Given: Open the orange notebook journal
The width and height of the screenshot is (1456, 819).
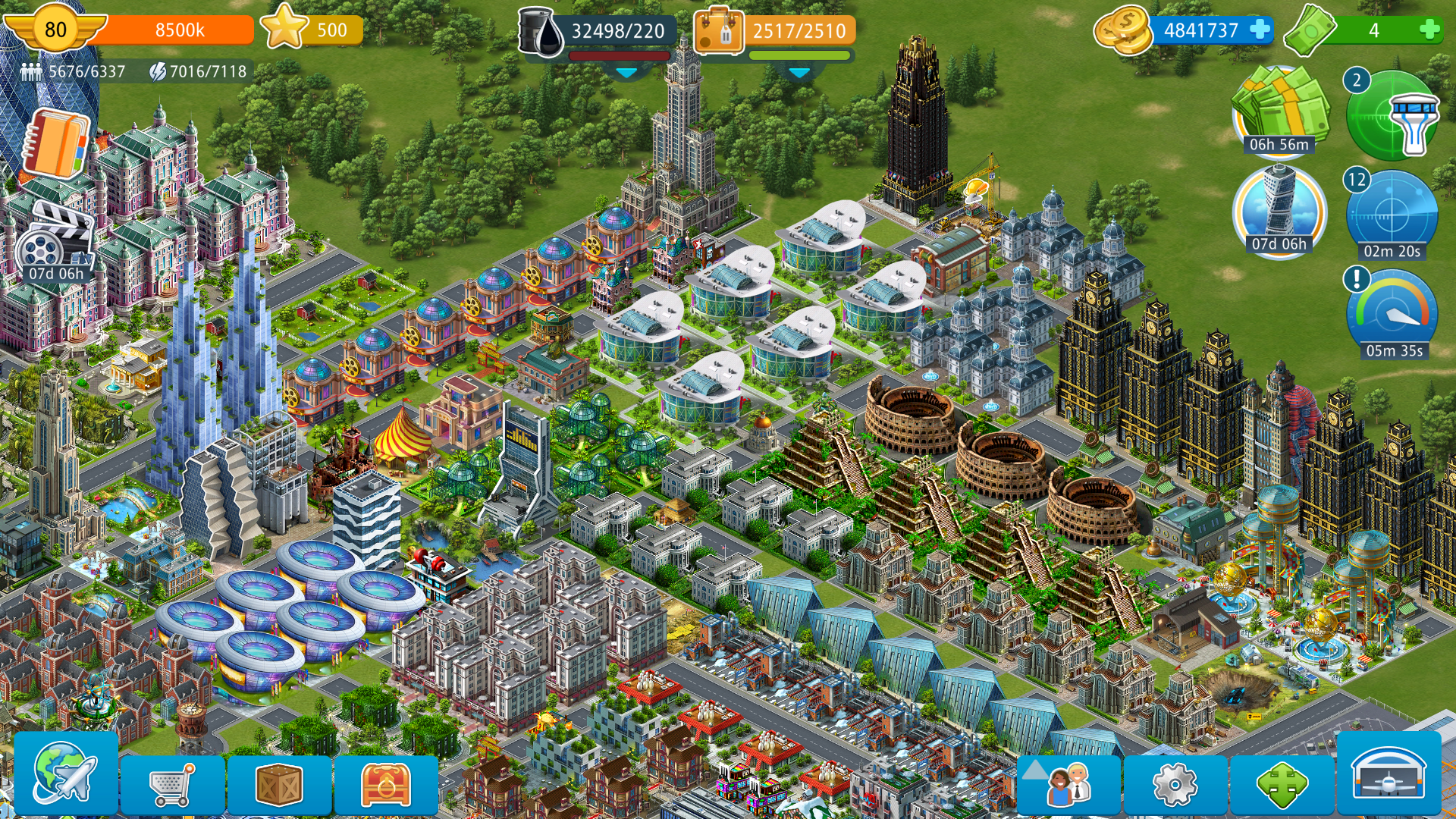Looking at the screenshot, I should pos(55,144).
